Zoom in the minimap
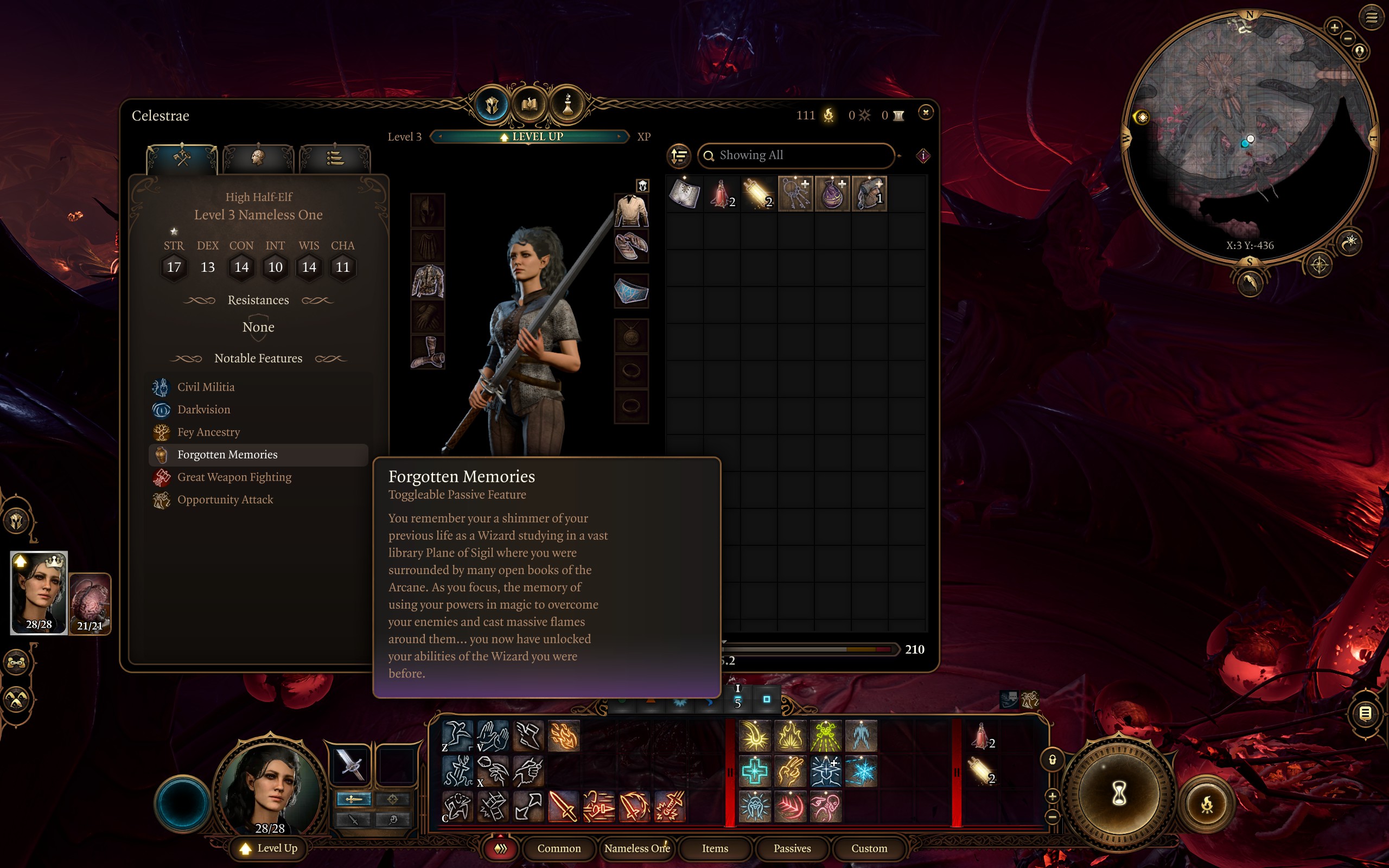This screenshot has width=1389, height=868. tap(1335, 27)
